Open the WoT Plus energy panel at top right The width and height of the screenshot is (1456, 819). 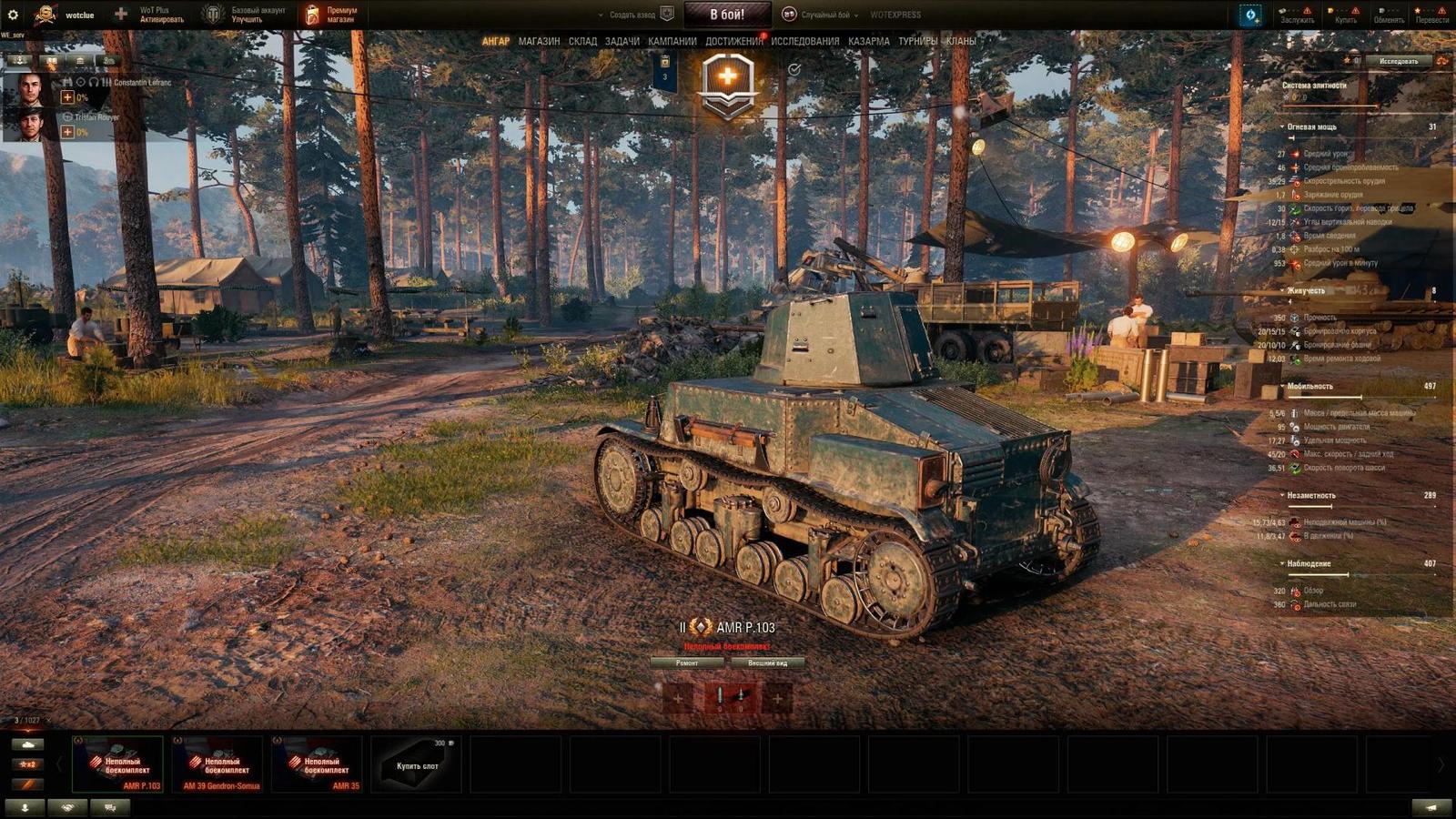coord(1249,15)
